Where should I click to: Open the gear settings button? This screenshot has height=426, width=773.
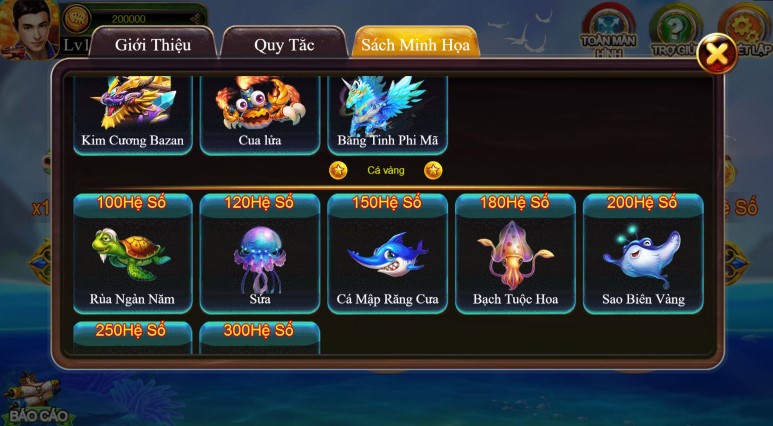click(x=744, y=27)
